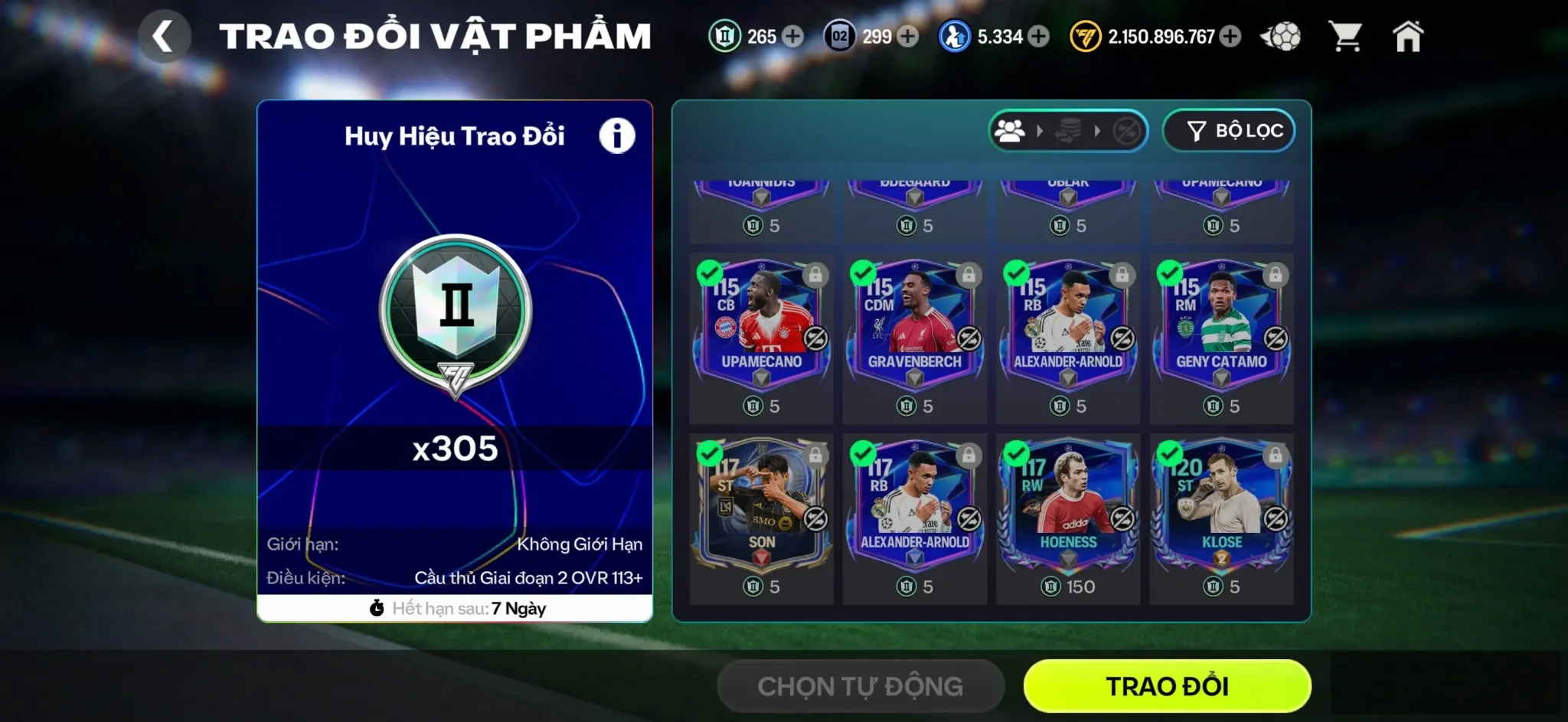Deselect the Gravenberch 115 CDM card checkmark
This screenshot has height=722, width=1568.
pyautogui.click(x=863, y=272)
